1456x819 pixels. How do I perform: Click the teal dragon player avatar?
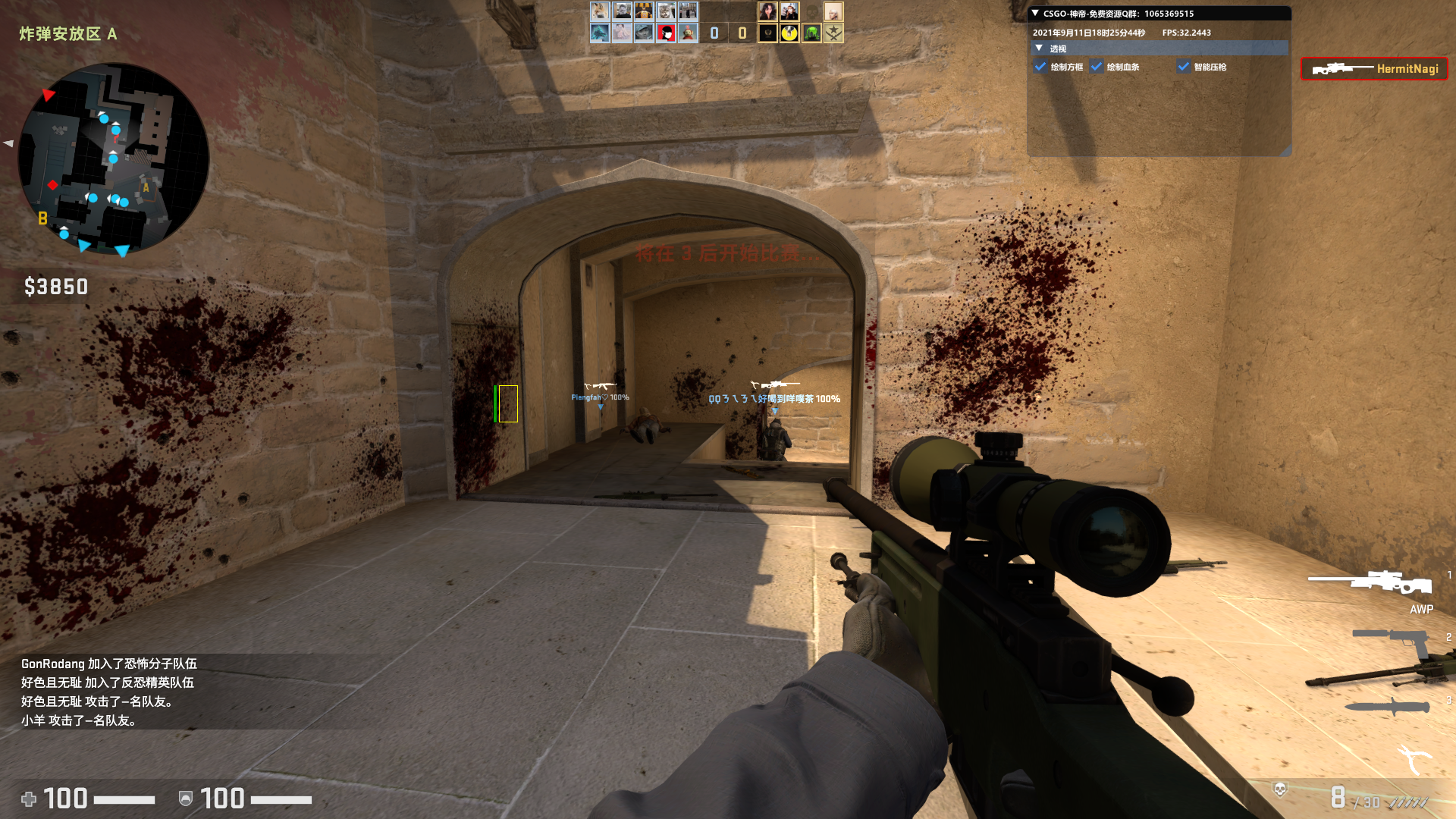(x=600, y=33)
